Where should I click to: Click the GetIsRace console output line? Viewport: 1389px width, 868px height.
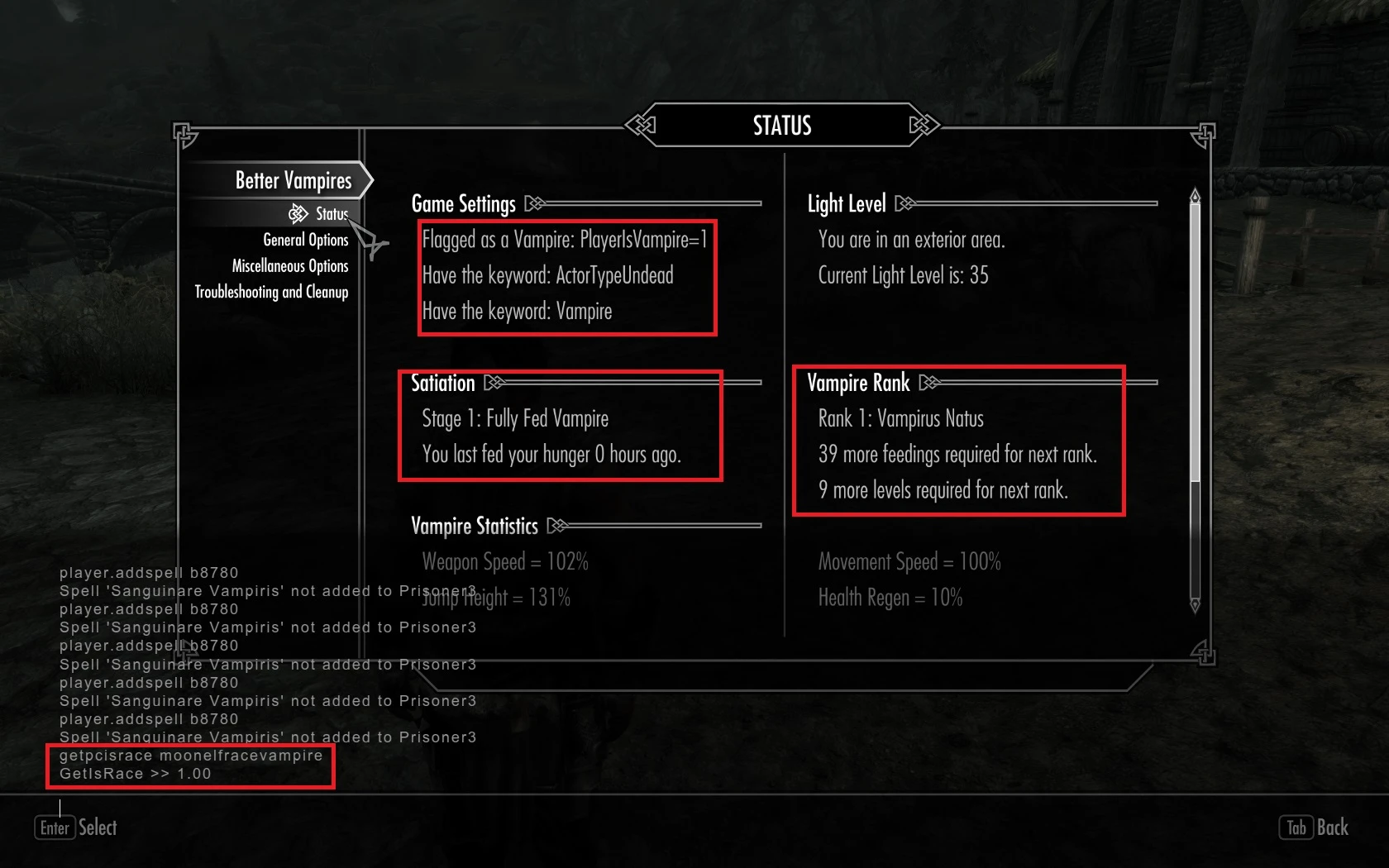pos(135,774)
